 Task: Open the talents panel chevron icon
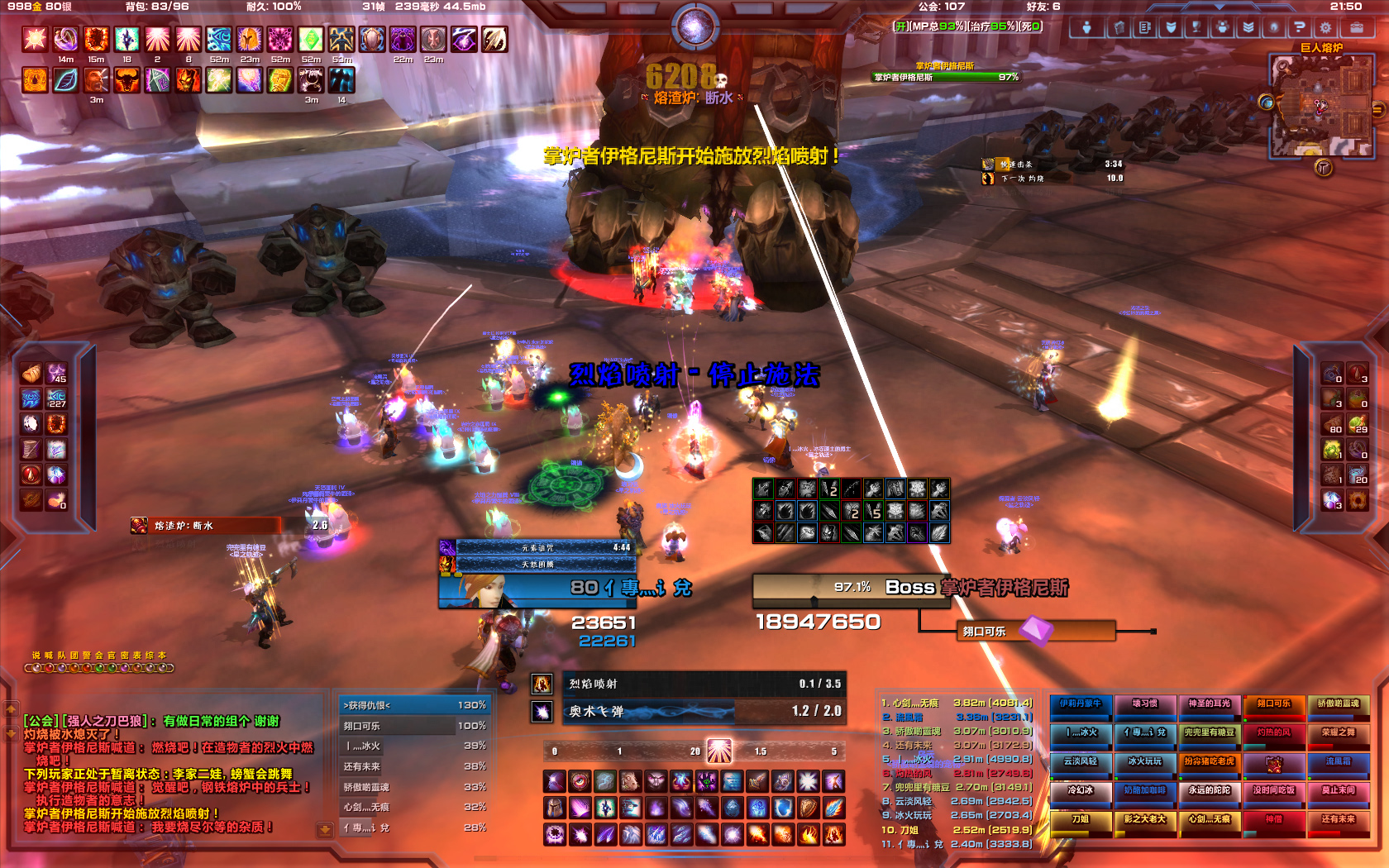click(1249, 28)
